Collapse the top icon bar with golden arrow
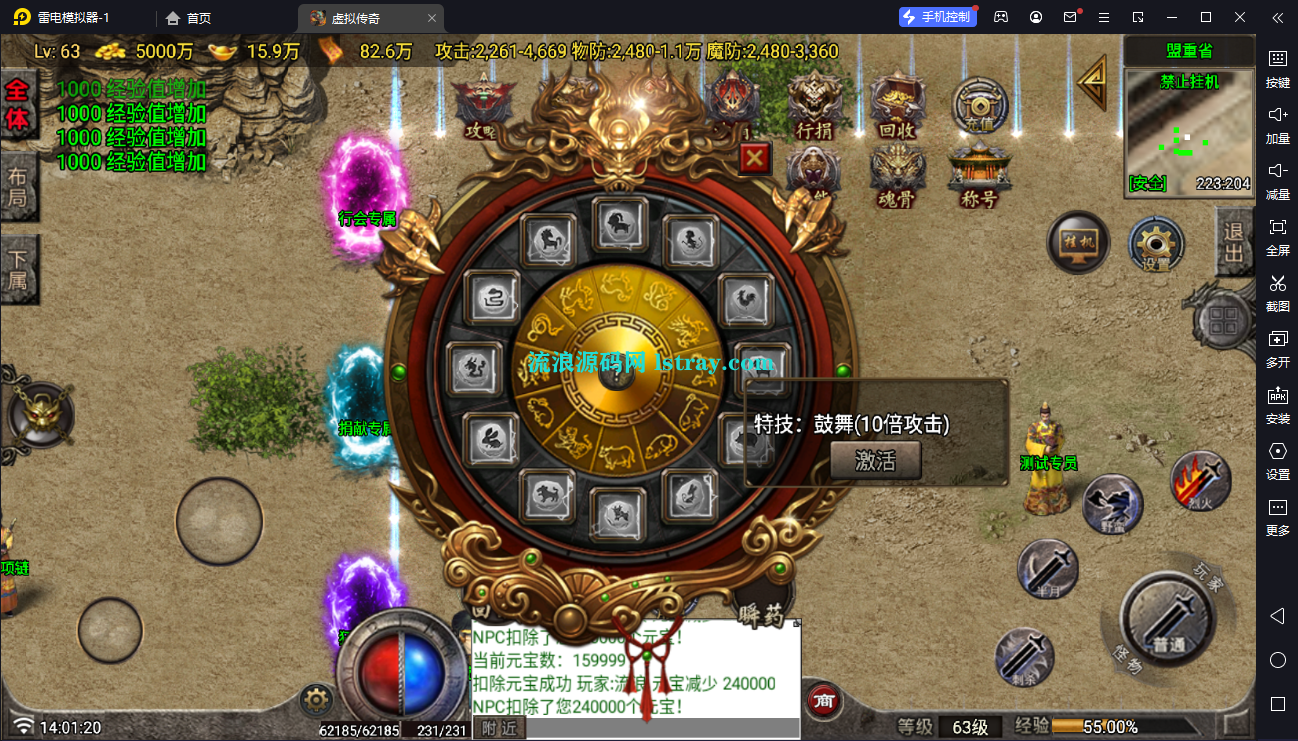This screenshot has height=741, width=1298. [1094, 82]
